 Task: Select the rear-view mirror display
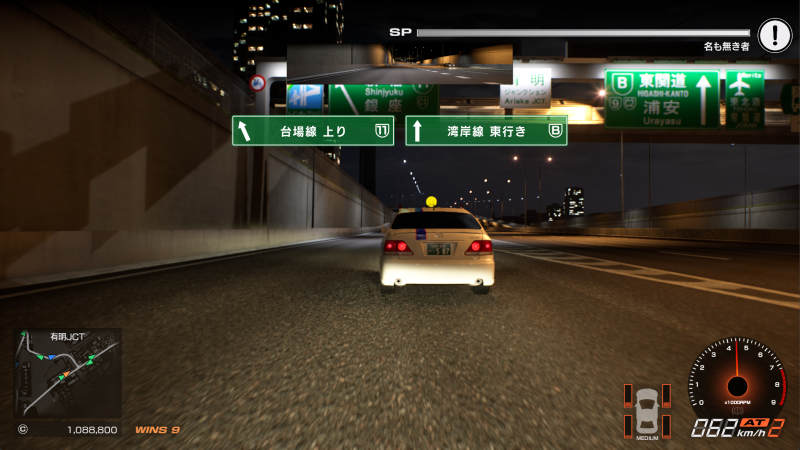point(399,62)
